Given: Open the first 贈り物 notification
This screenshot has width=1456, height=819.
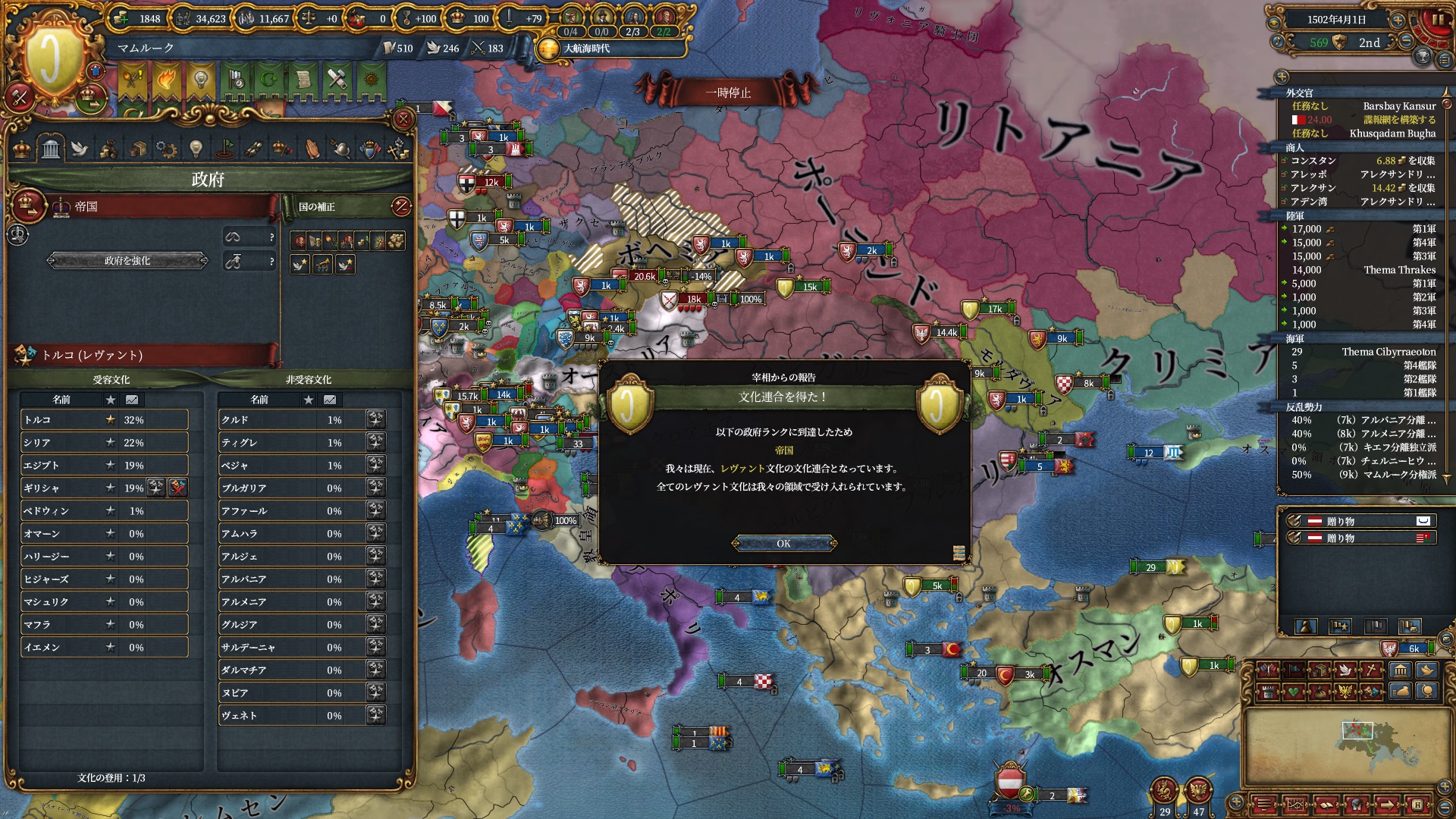Looking at the screenshot, I should (x=1357, y=521).
